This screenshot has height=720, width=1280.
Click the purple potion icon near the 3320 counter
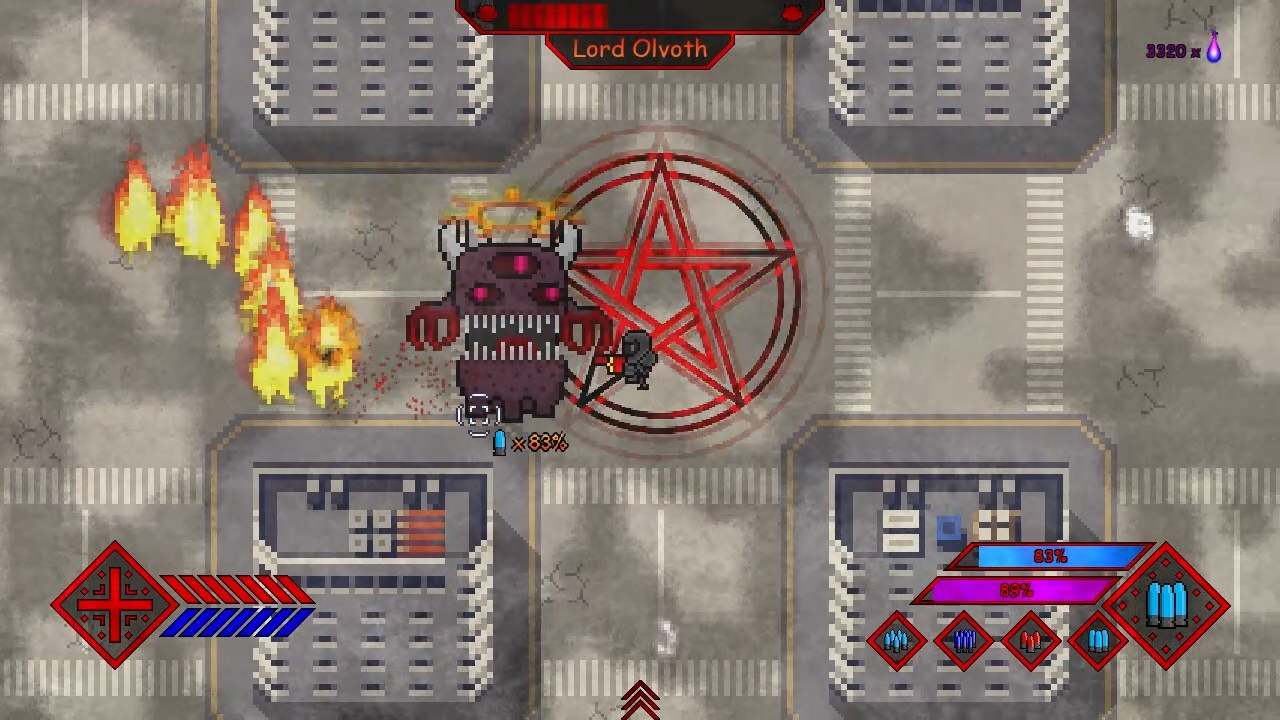(1213, 50)
